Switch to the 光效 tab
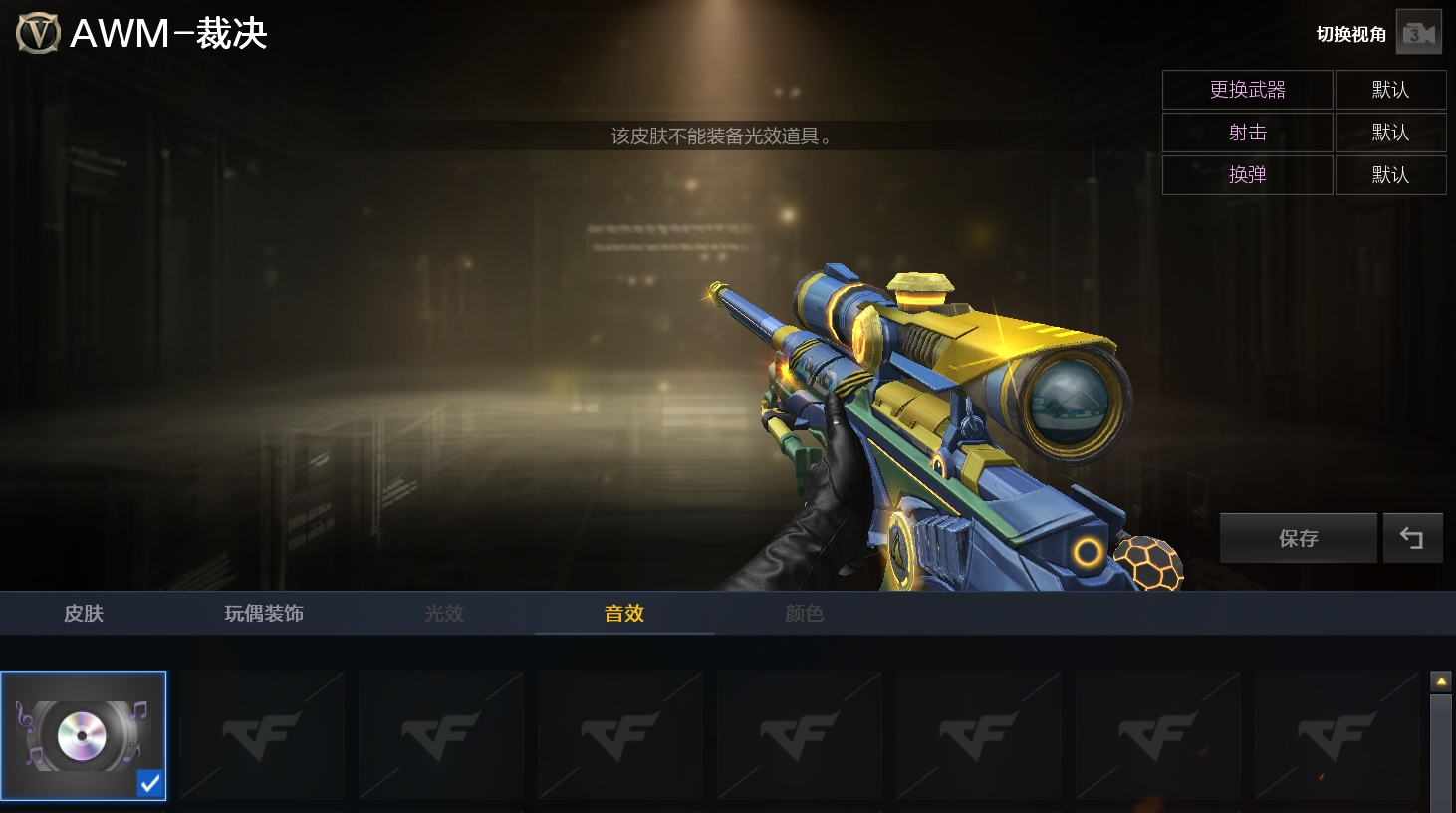 [444, 613]
